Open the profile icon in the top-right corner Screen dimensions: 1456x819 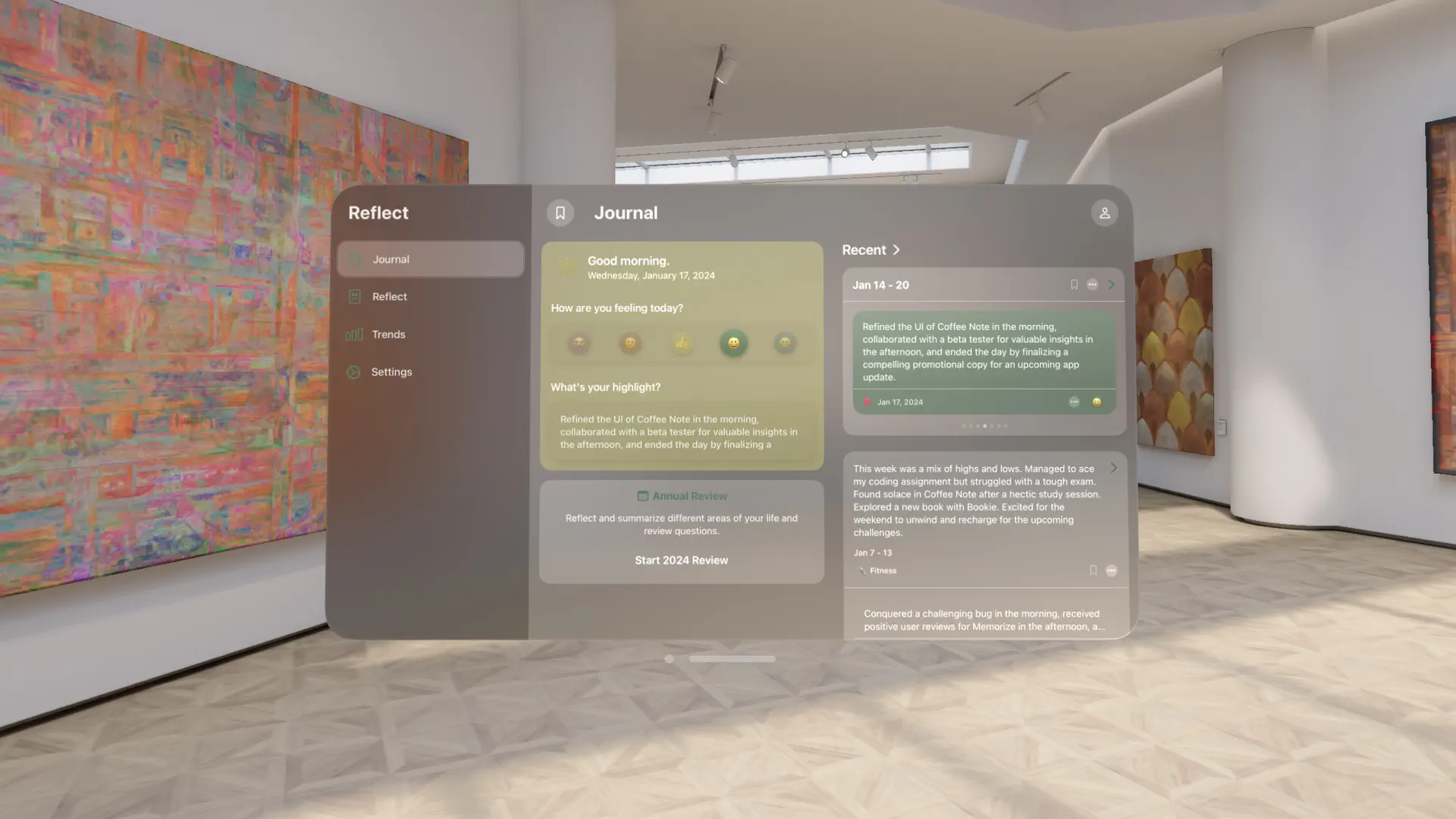[1104, 213]
